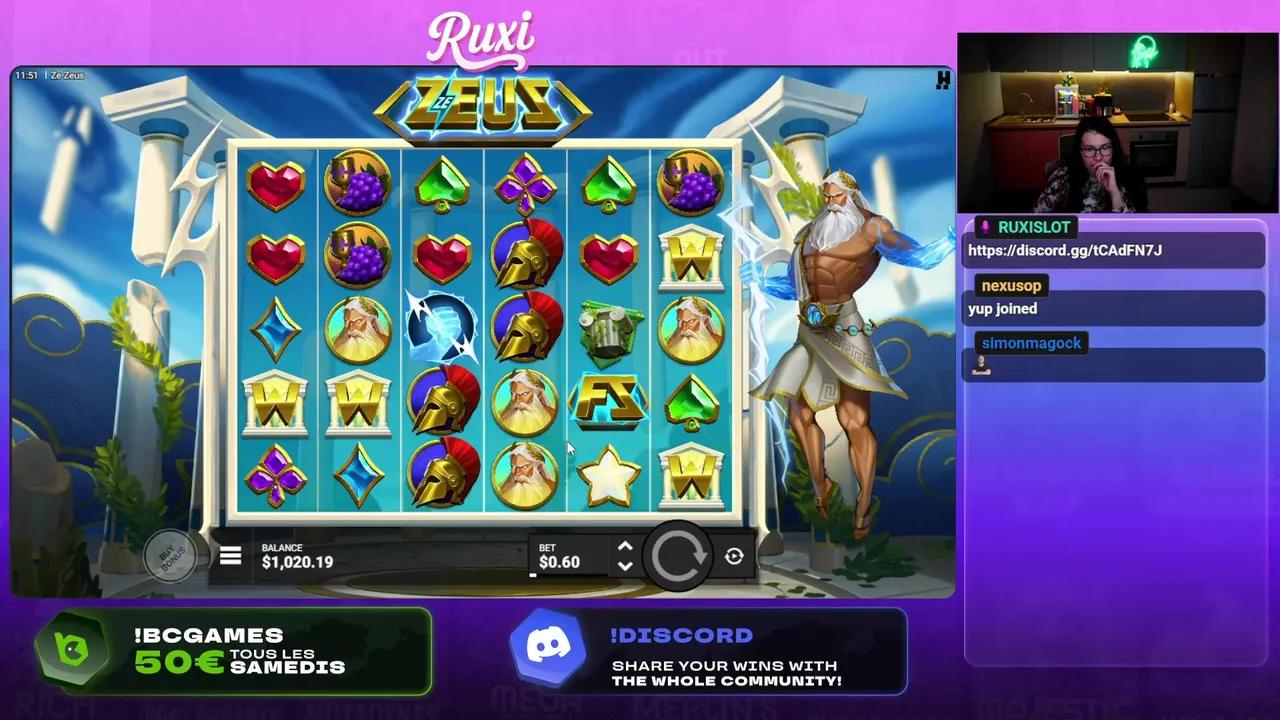Viewport: 1280px width, 720px height.
Task: Open the hamburger menu in the slot
Action: pos(230,556)
